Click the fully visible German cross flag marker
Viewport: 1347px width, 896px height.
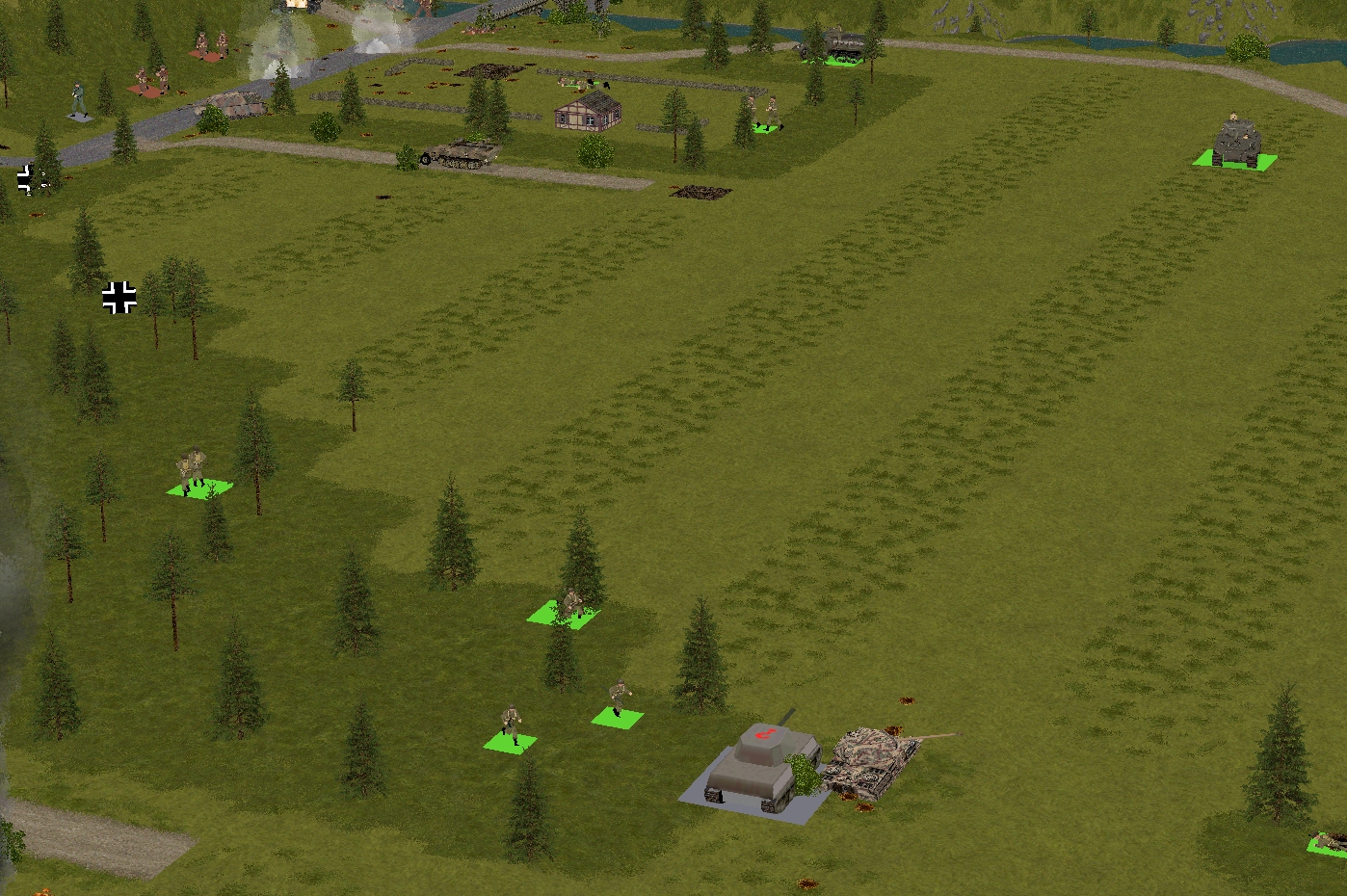(x=119, y=298)
